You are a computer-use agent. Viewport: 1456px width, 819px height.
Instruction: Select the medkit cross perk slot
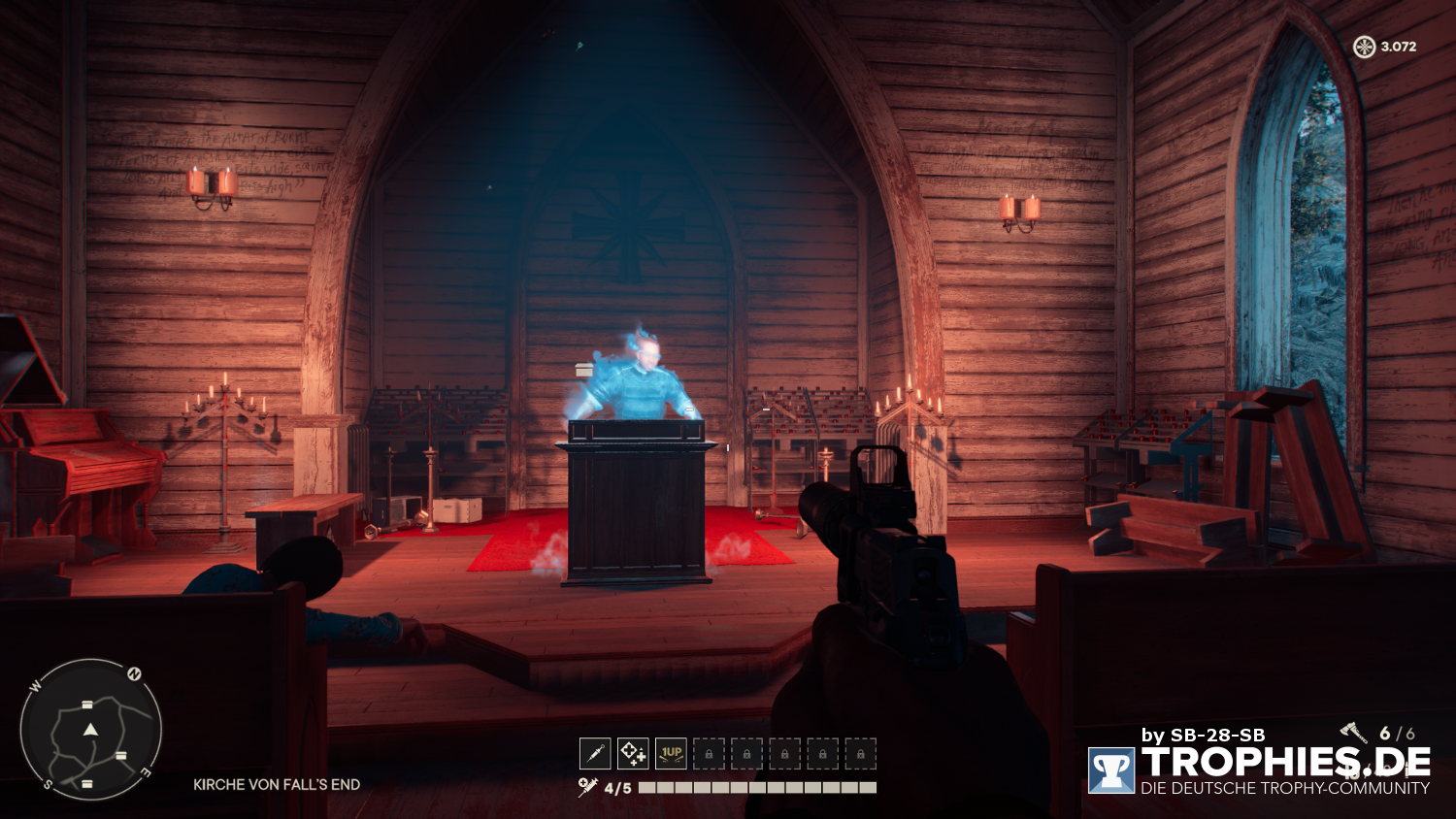click(633, 753)
